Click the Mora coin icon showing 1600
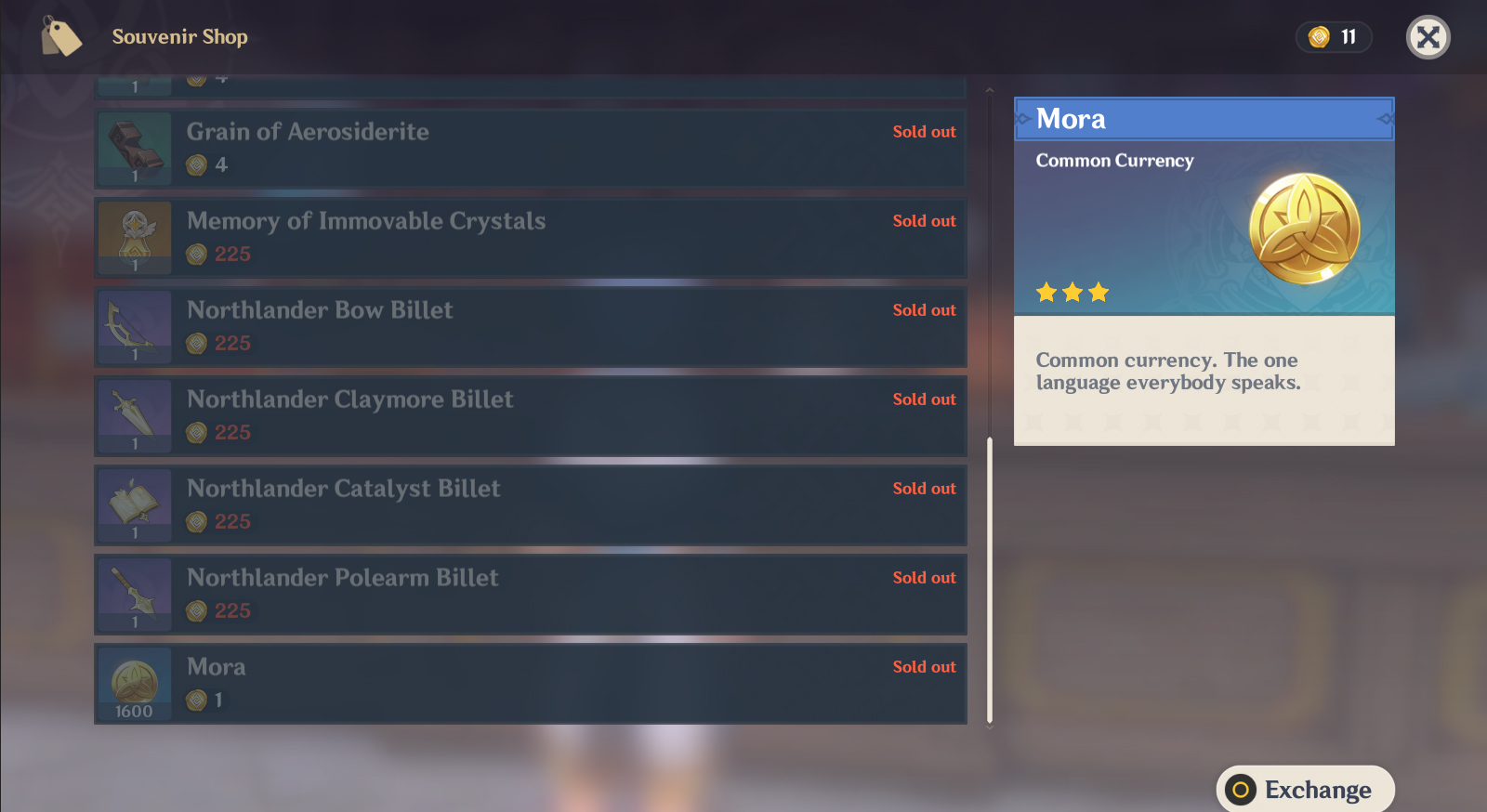Viewport: 1487px width, 812px height. coord(134,682)
